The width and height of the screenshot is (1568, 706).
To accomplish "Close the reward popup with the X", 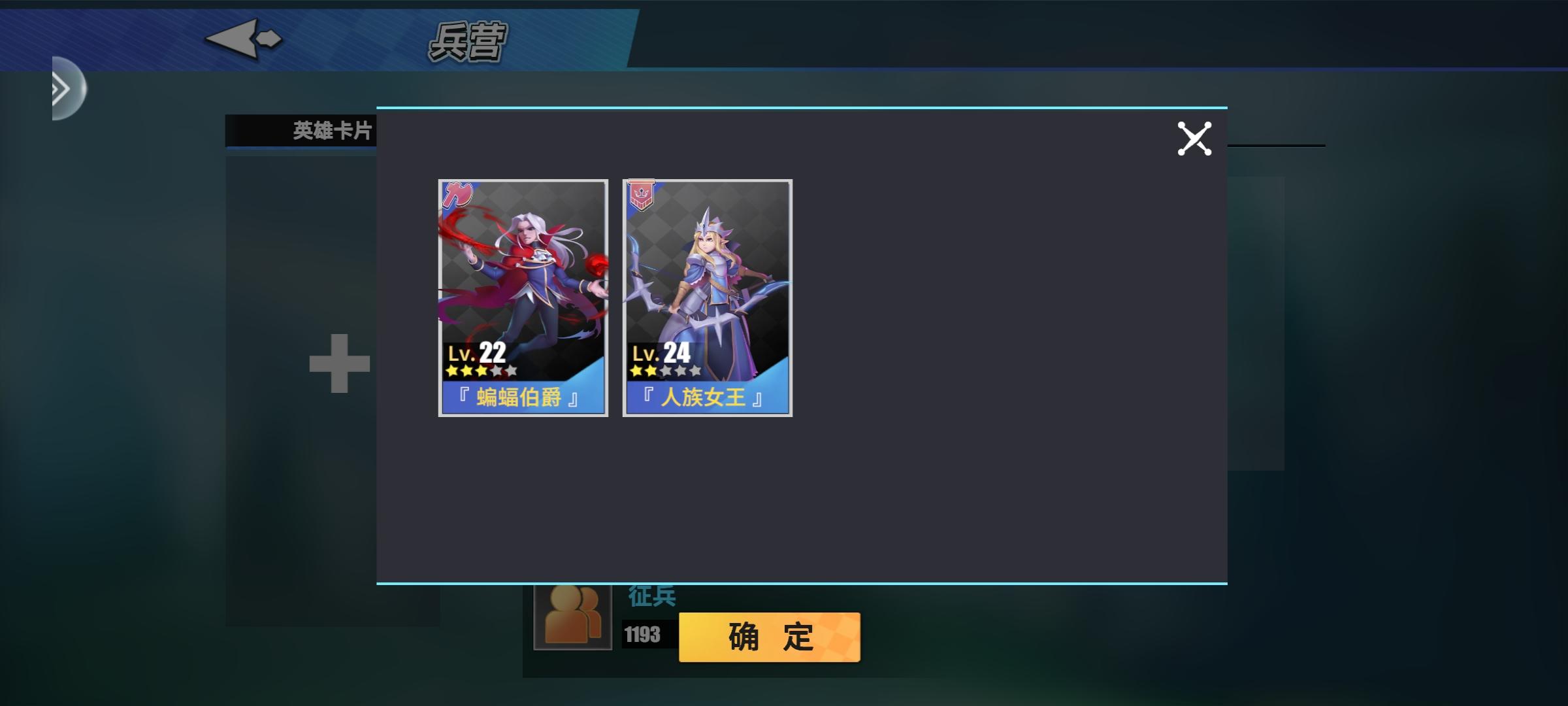I will (1196, 137).
